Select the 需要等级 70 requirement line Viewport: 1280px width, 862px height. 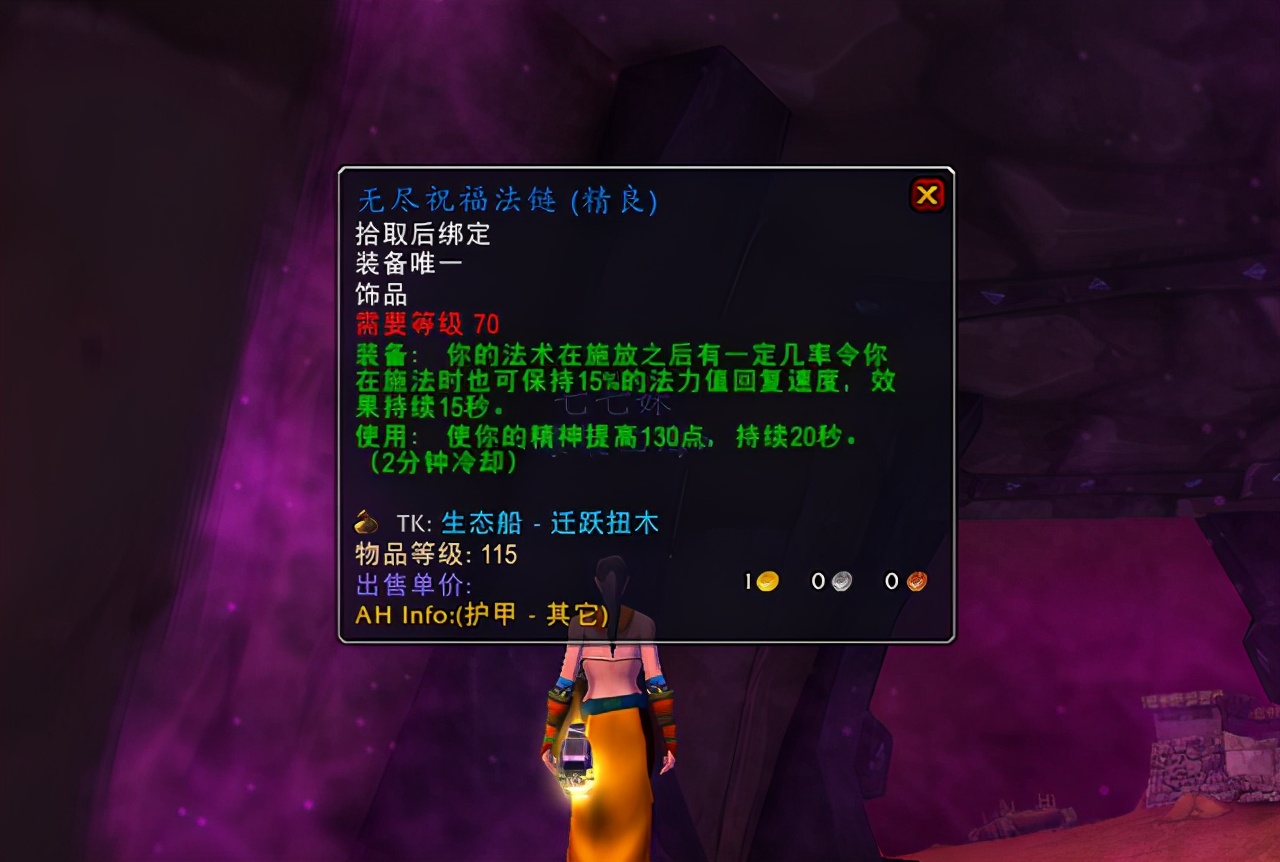coord(427,324)
